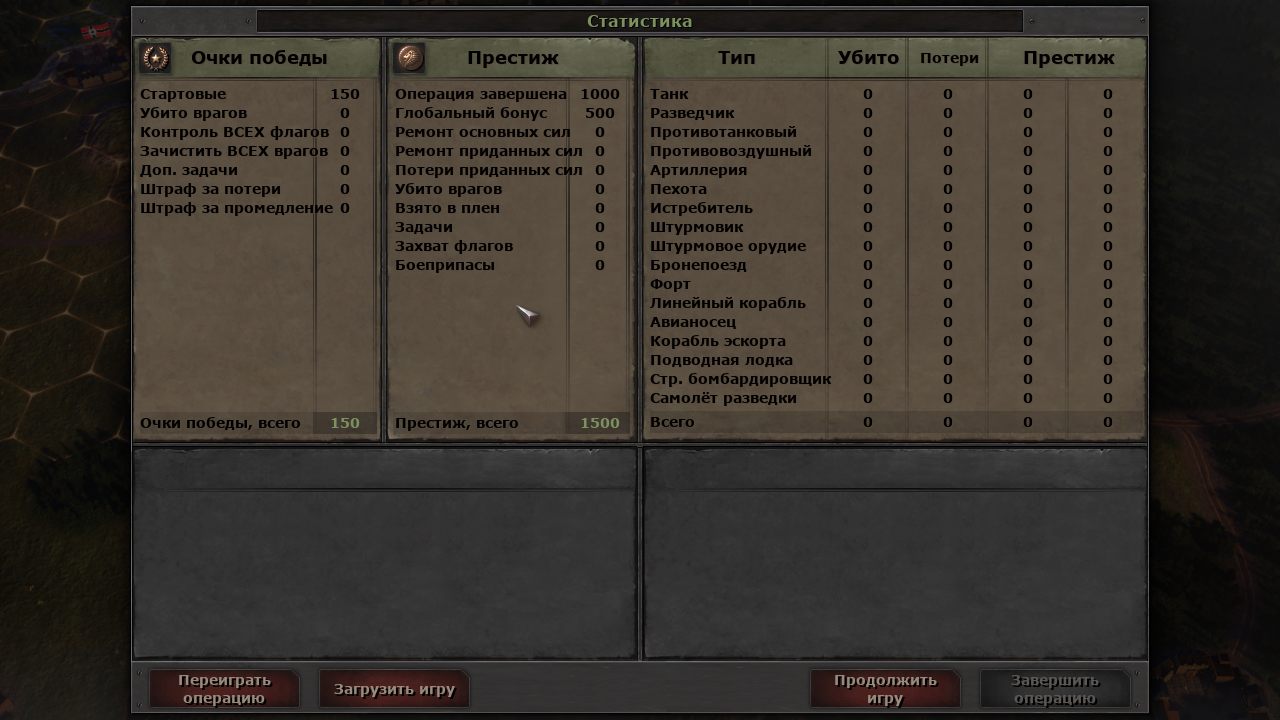Click the Victory Points medal icon
This screenshot has width=1280, height=720.
tap(156, 57)
